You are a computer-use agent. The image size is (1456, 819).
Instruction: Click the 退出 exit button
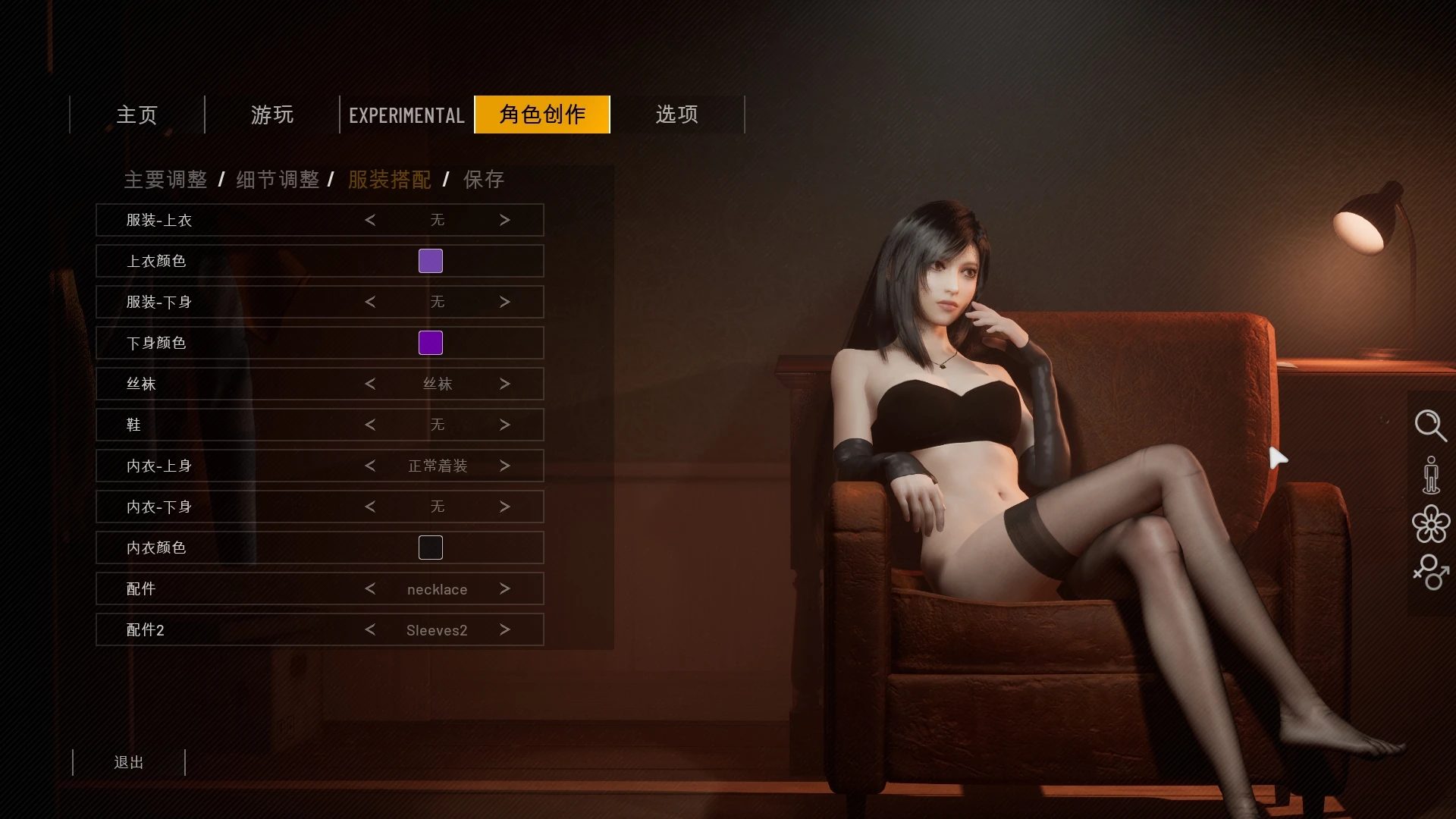(x=129, y=762)
